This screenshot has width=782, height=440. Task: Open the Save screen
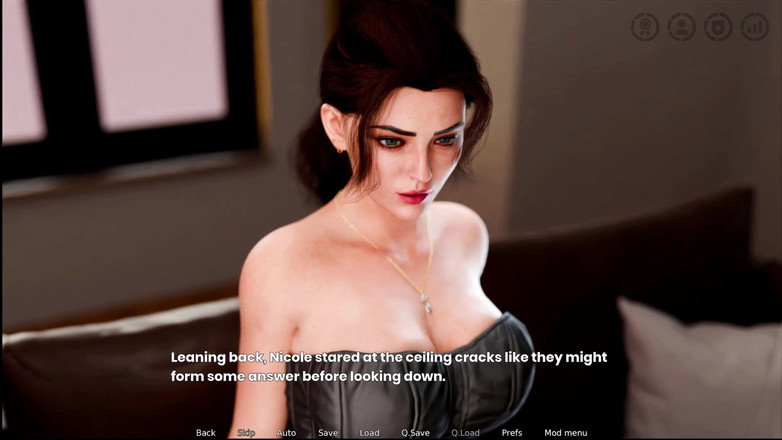point(328,433)
